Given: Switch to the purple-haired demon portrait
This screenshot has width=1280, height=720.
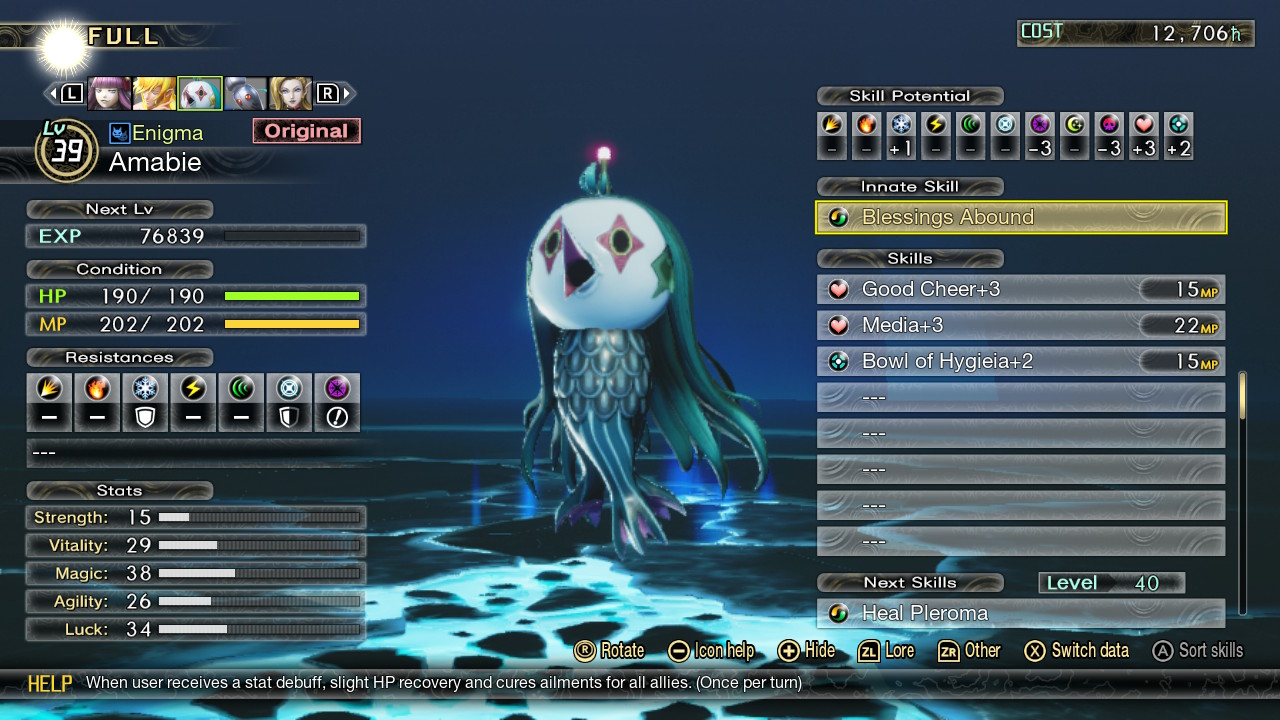Looking at the screenshot, I should [109, 93].
